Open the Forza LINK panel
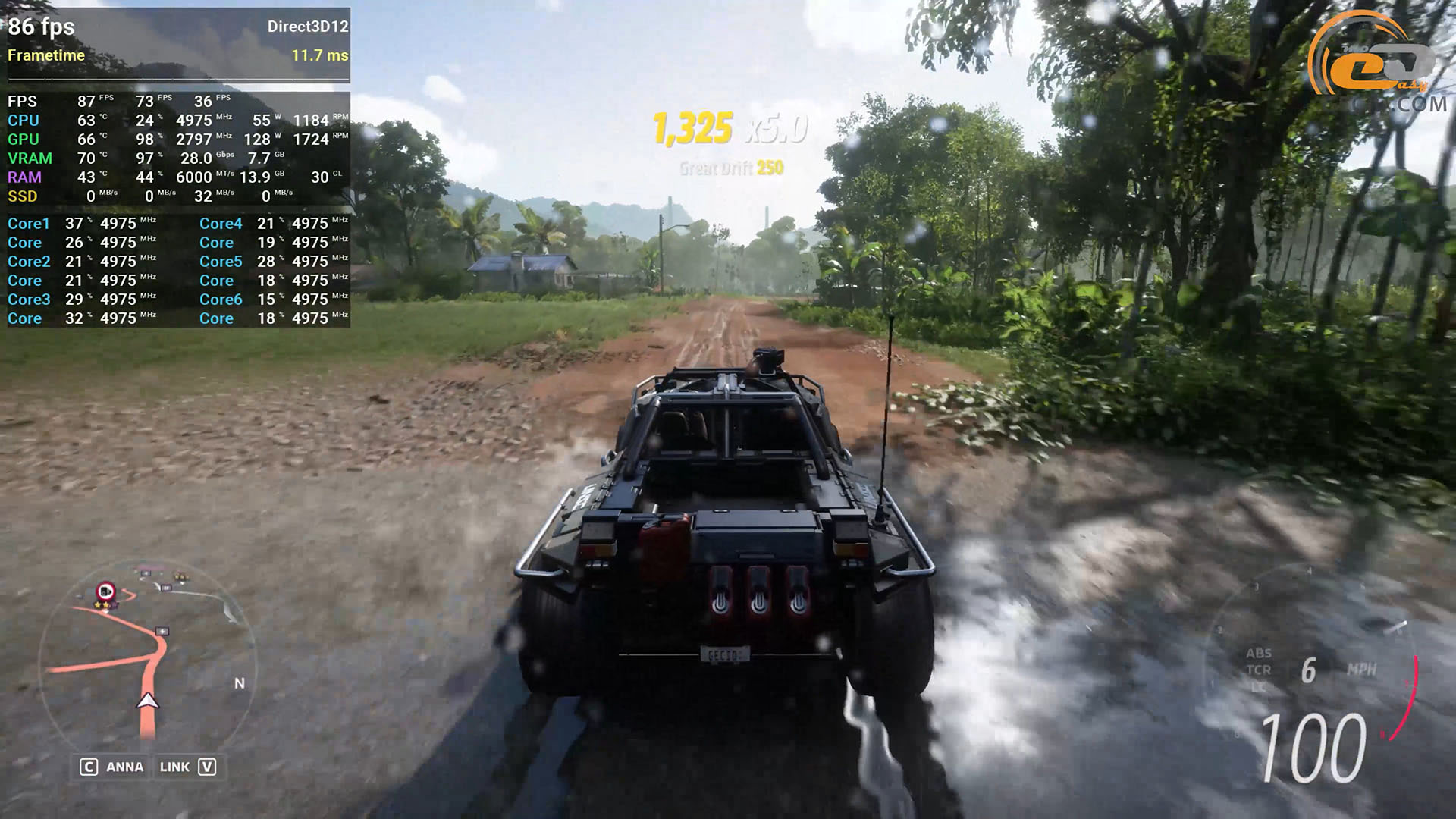 tap(187, 767)
